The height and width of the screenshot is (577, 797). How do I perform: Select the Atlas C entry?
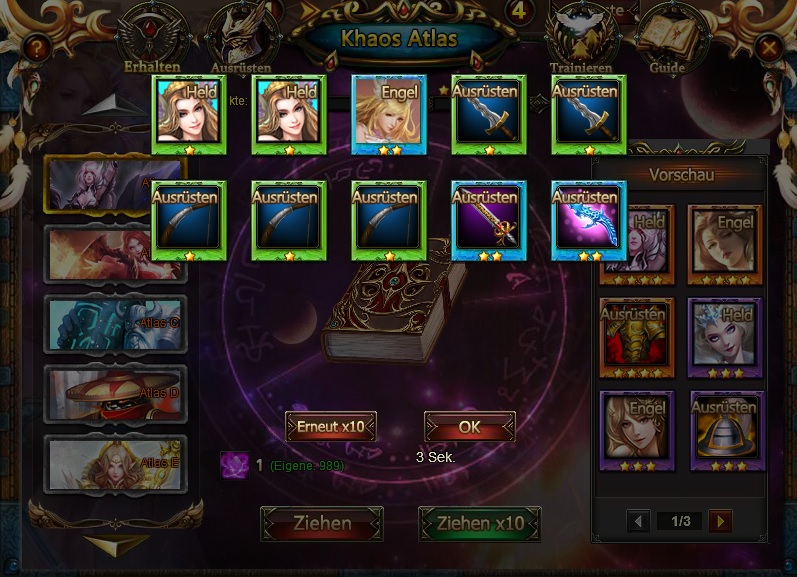(x=115, y=323)
